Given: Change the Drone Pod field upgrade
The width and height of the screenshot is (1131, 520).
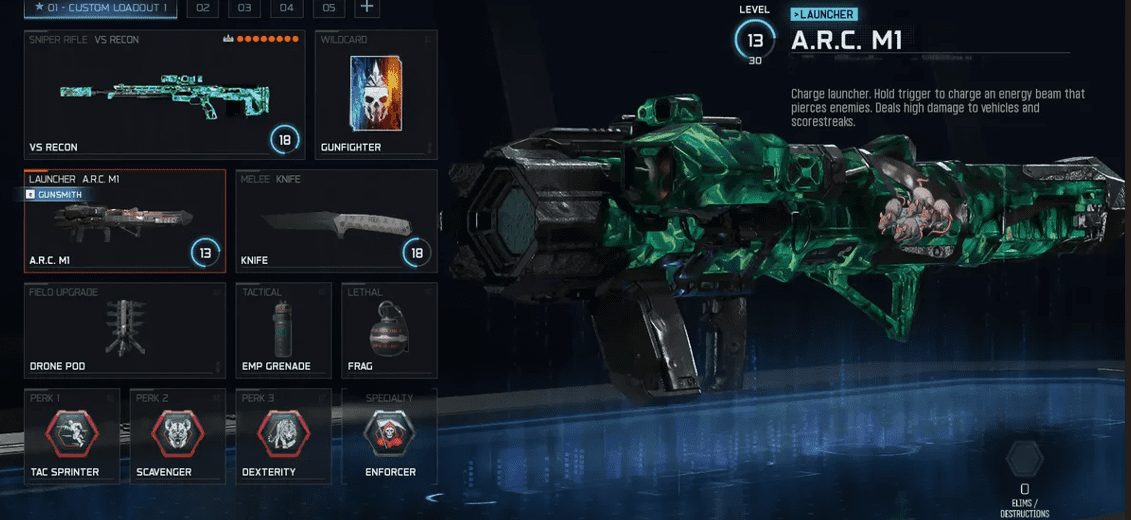Looking at the screenshot, I should pyautogui.click(x=124, y=329).
